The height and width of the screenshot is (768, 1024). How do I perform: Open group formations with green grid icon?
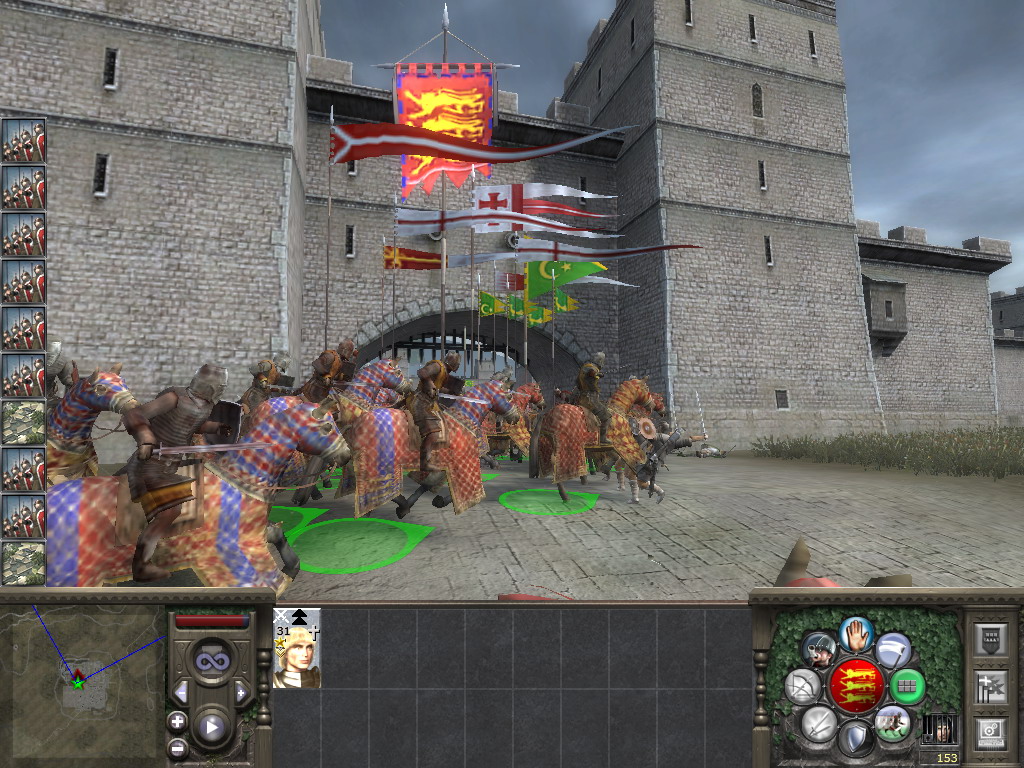tap(907, 686)
